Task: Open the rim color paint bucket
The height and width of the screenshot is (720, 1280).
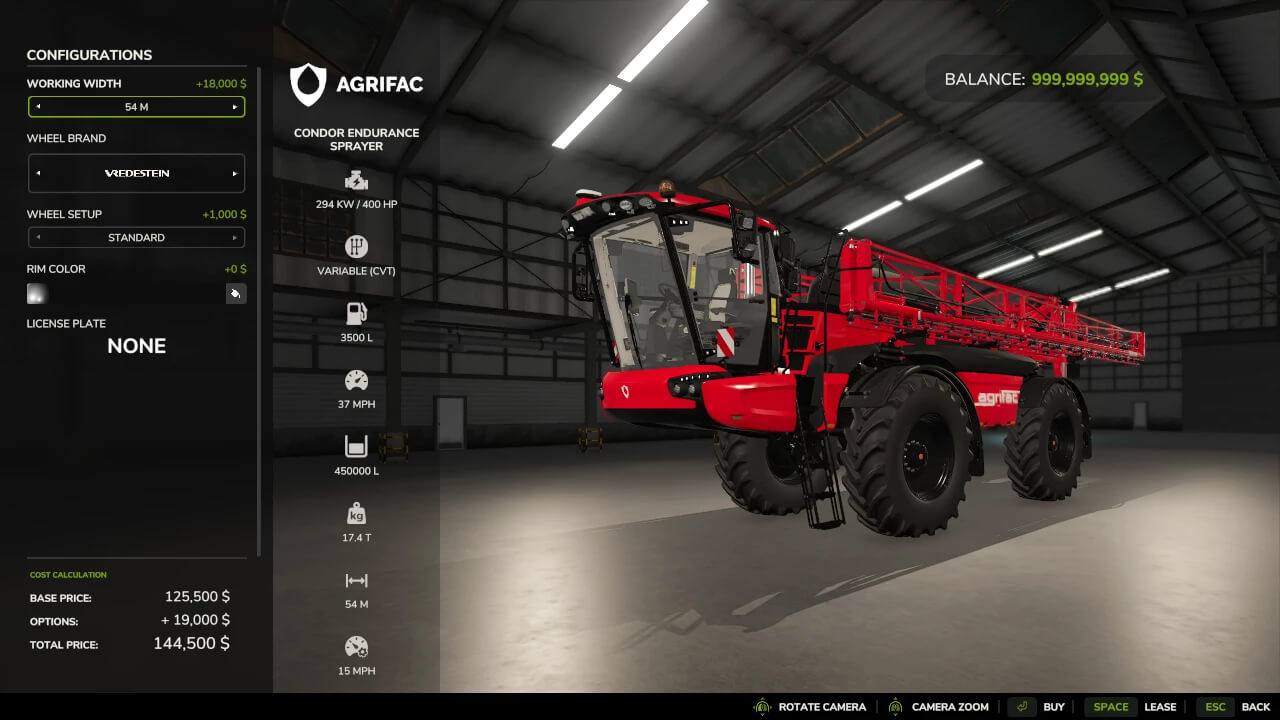Action: pos(236,294)
